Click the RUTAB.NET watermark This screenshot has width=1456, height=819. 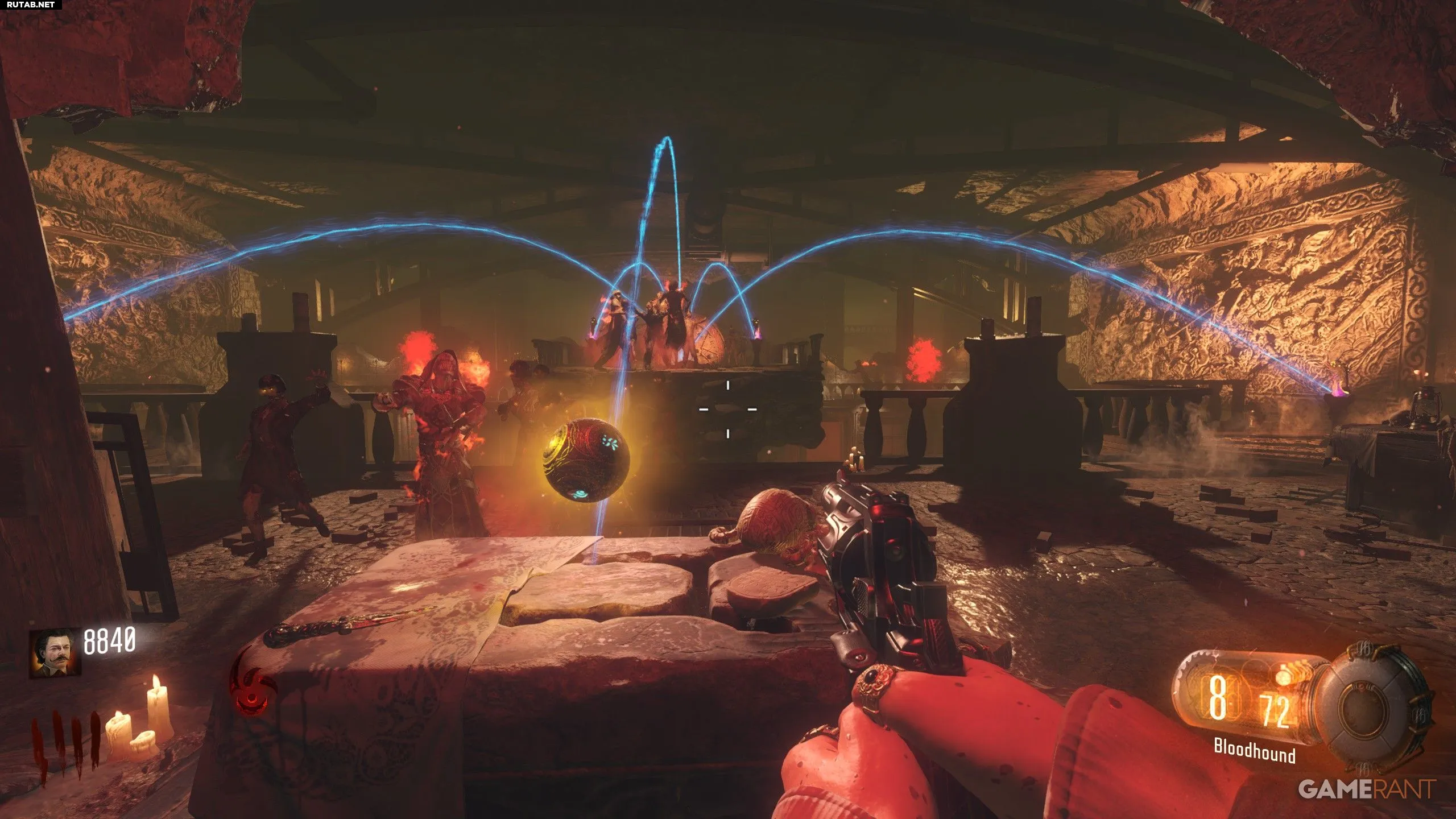click(31, 5)
